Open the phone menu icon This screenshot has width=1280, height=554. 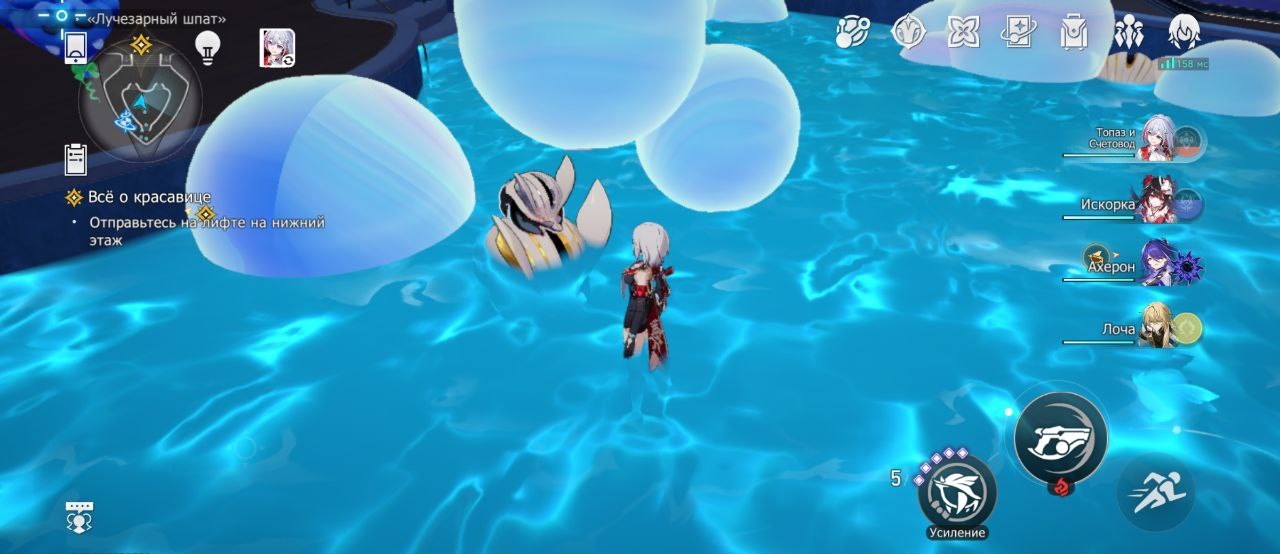click(76, 47)
